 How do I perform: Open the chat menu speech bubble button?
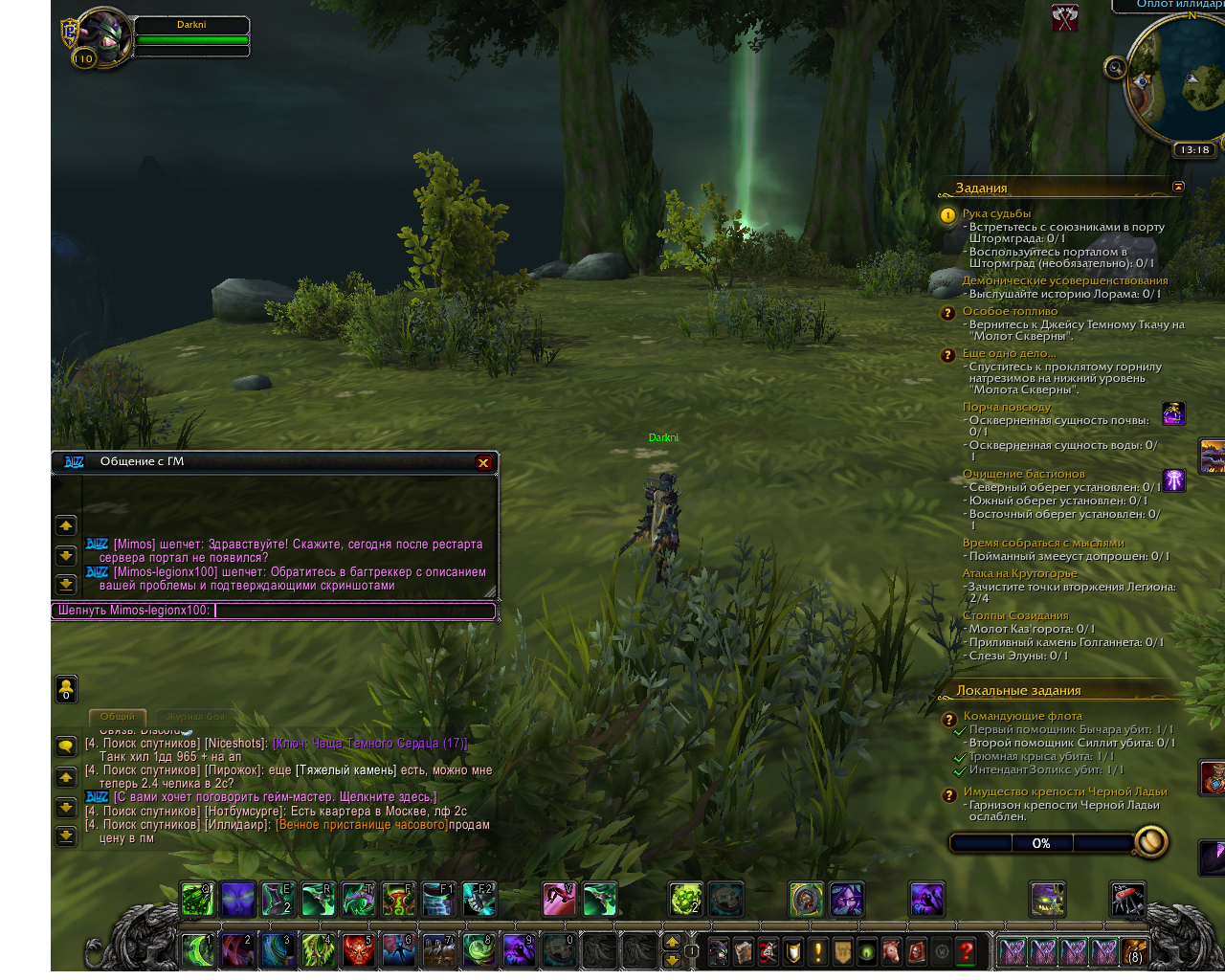point(66,746)
